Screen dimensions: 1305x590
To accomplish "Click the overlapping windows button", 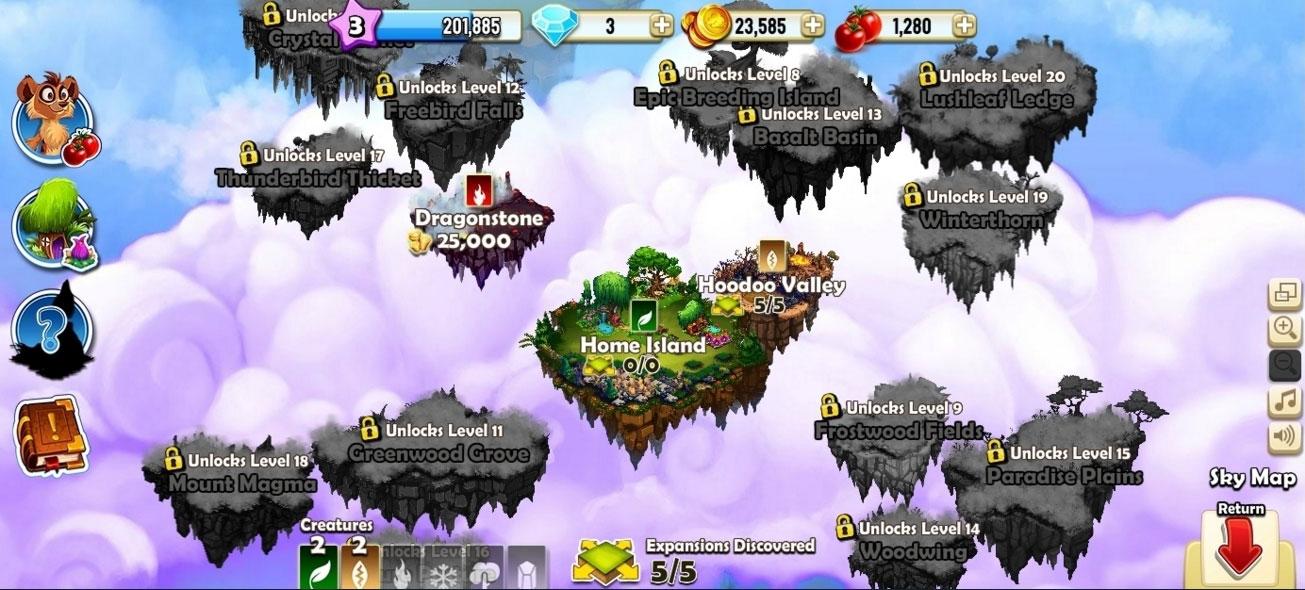I will tap(1284, 293).
